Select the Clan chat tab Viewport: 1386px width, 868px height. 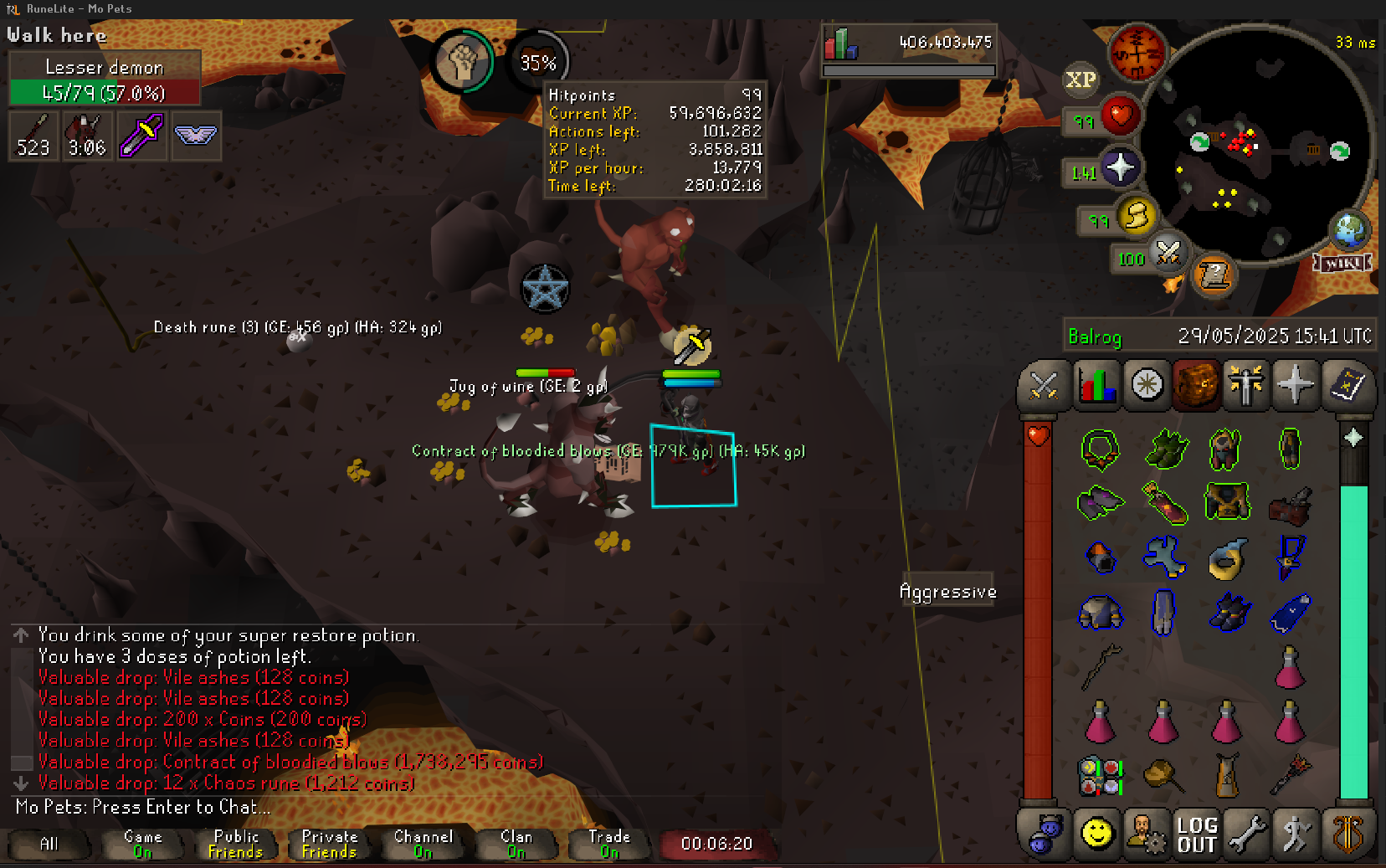point(516,844)
